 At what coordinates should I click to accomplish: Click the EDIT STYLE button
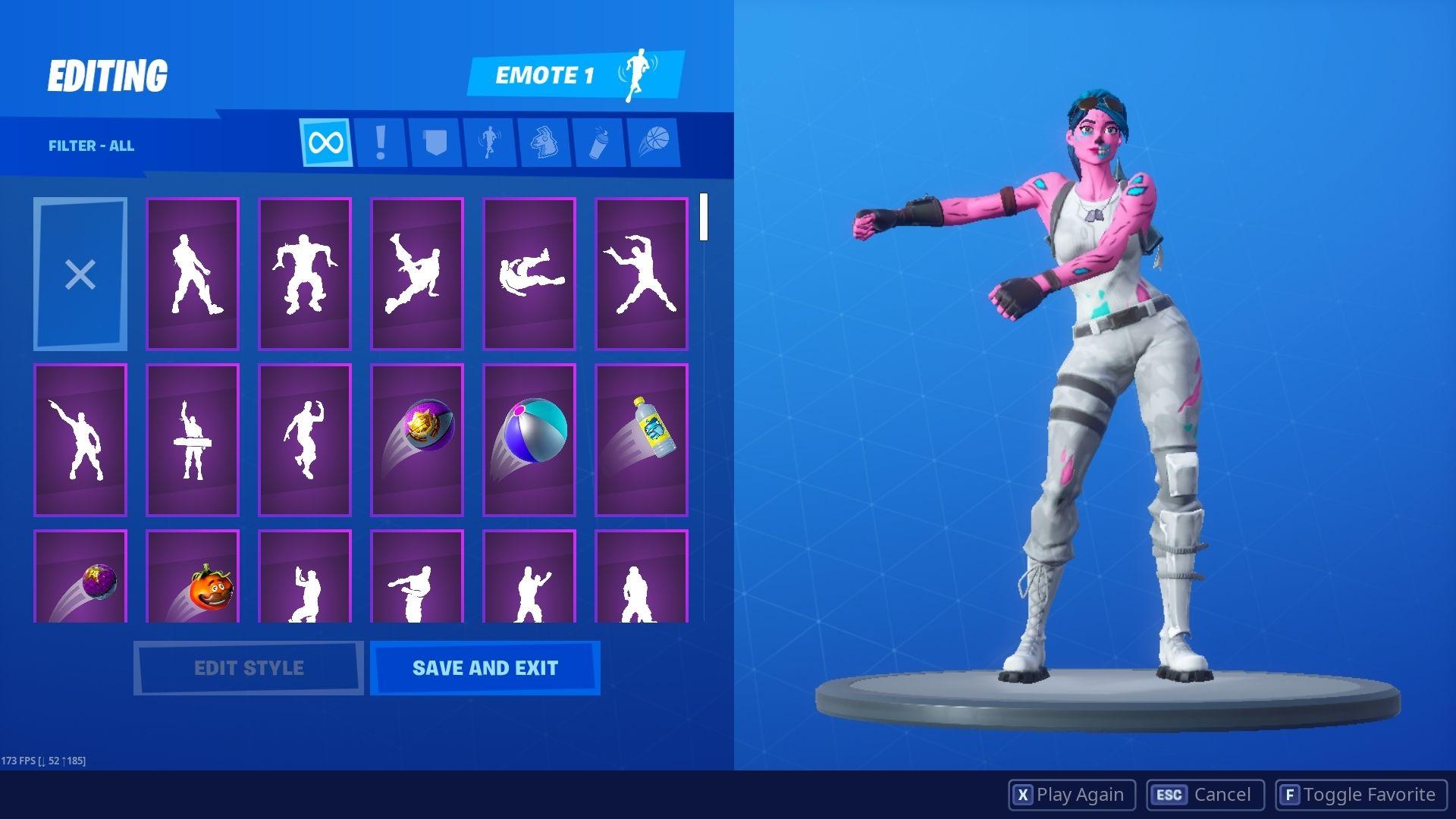click(247, 667)
